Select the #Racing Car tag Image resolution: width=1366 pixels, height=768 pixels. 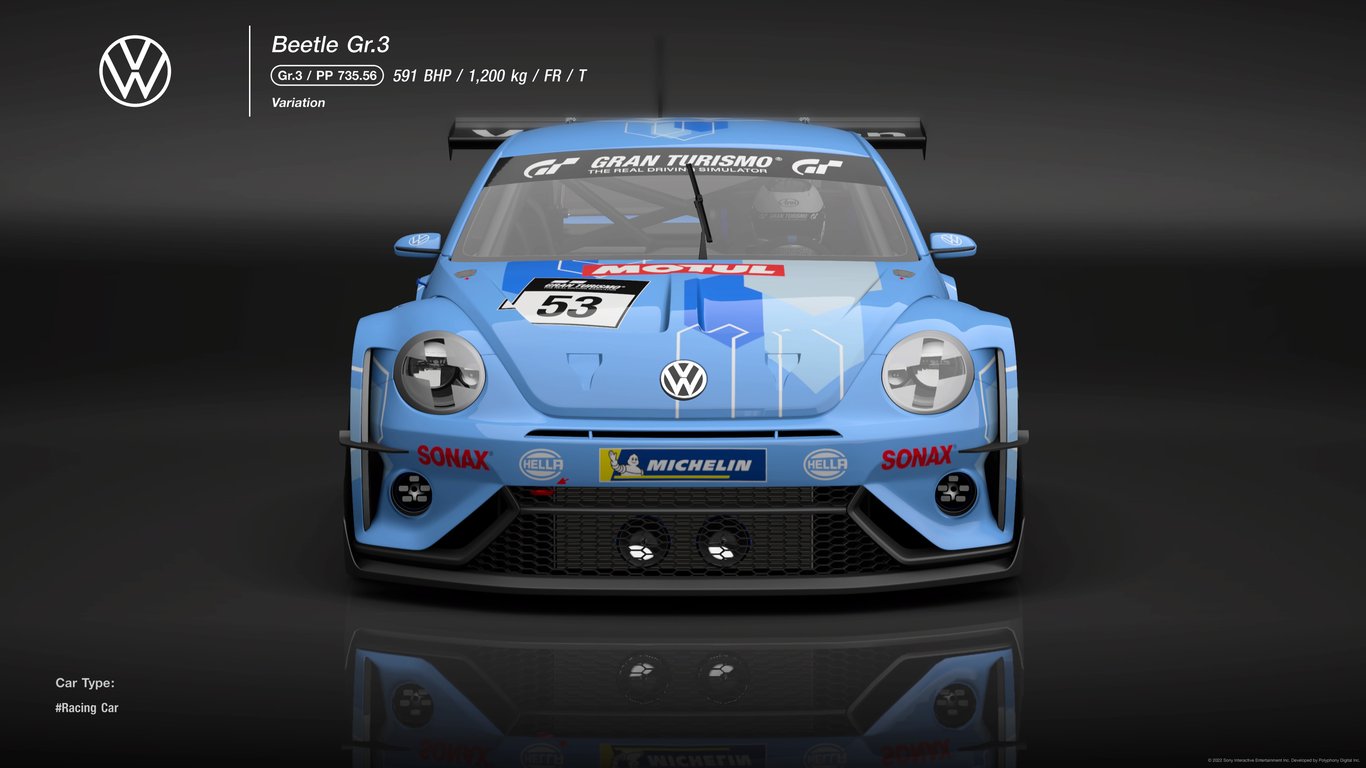click(85, 707)
